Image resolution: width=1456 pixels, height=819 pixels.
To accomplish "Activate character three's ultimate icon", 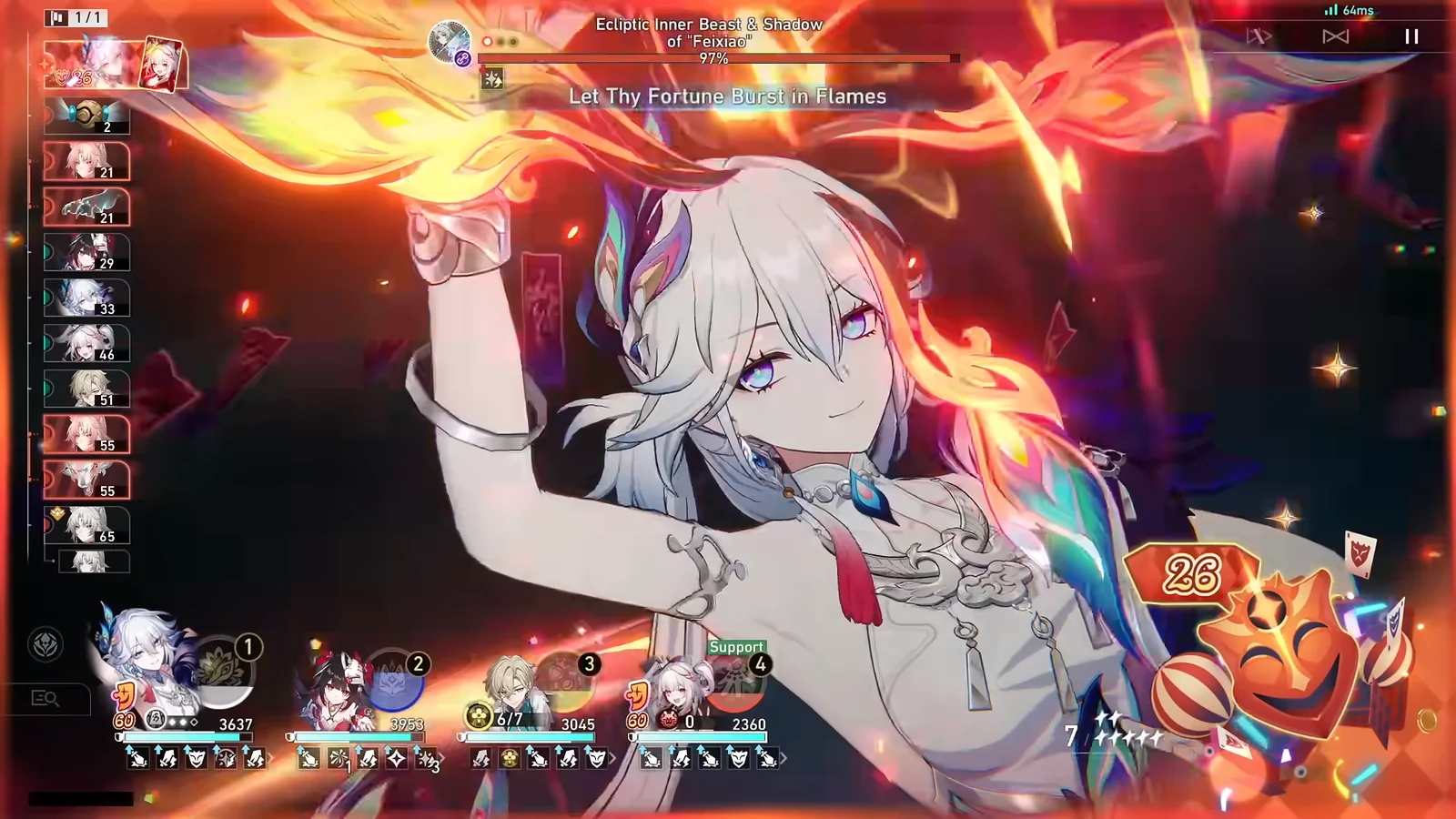I will [x=566, y=682].
